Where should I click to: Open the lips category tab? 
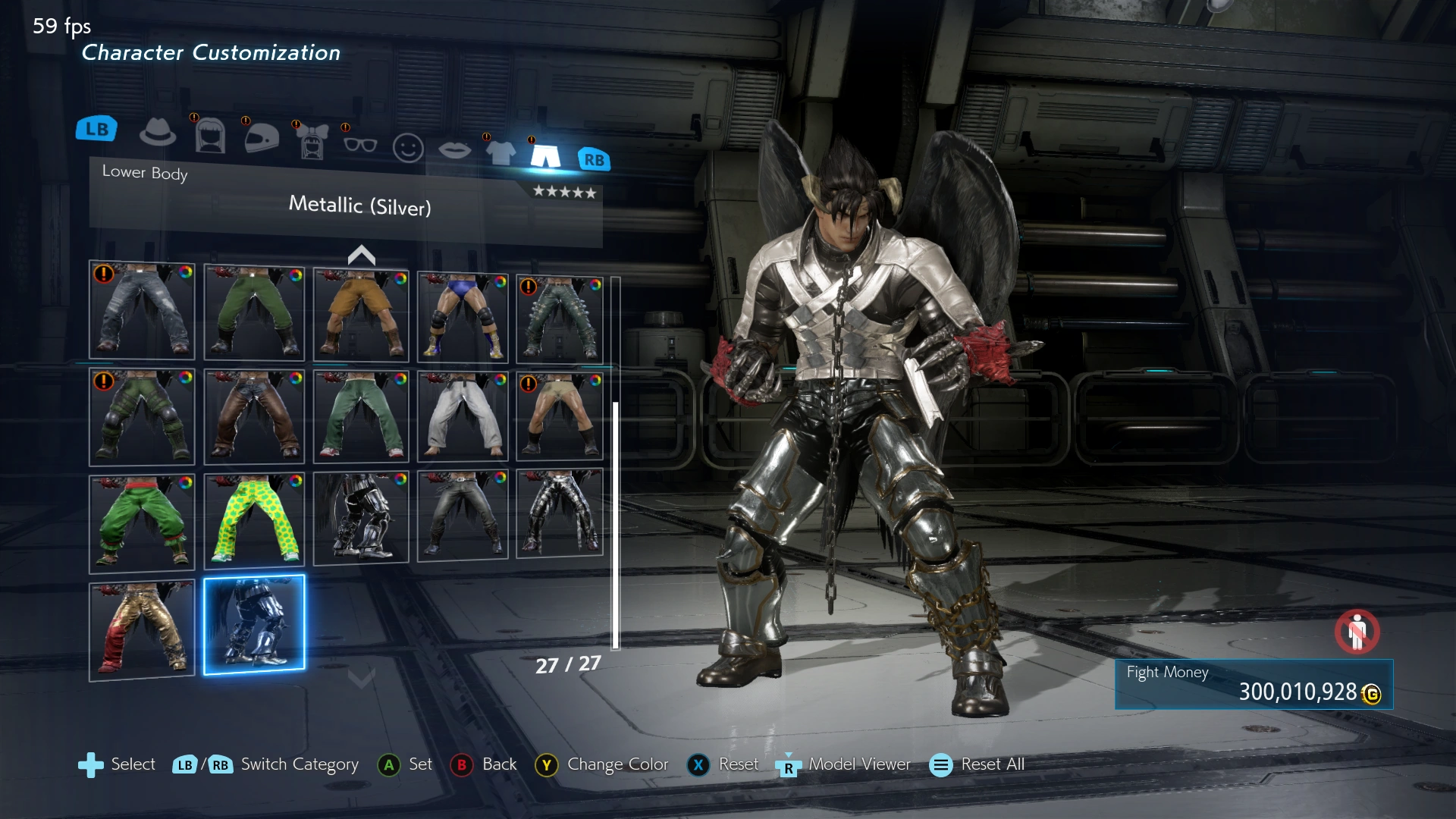(454, 150)
